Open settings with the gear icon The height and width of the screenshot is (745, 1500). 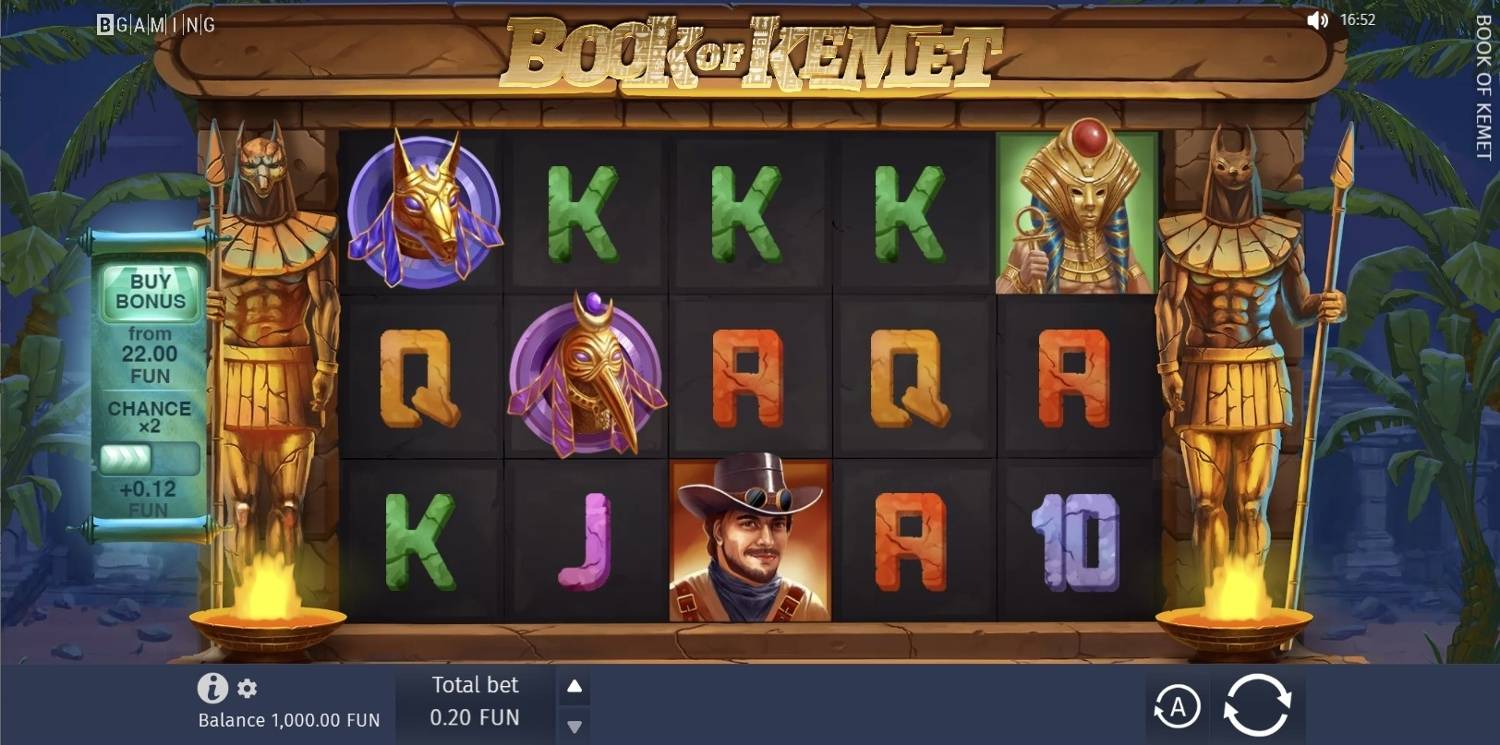click(x=246, y=688)
